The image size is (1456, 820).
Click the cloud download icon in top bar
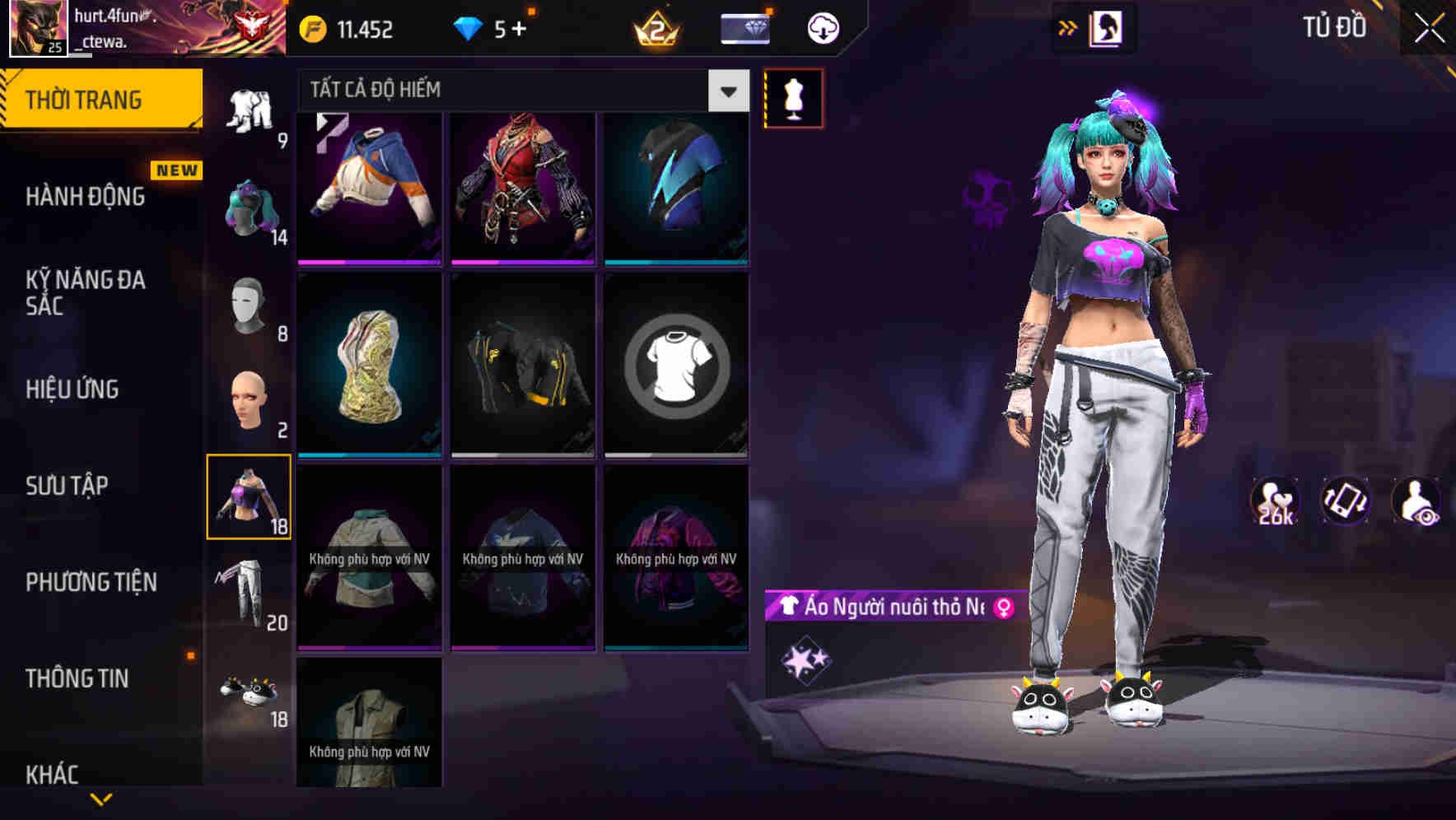(x=822, y=27)
